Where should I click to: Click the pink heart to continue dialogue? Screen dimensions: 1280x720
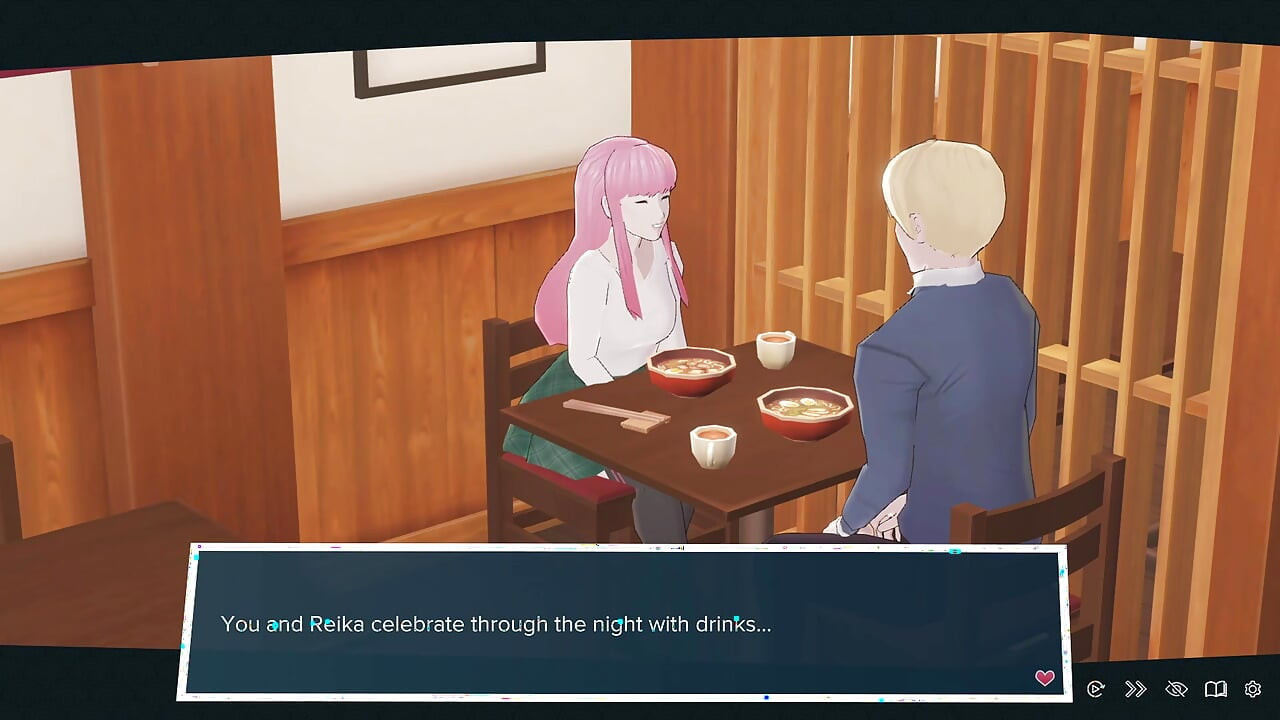tap(1045, 678)
